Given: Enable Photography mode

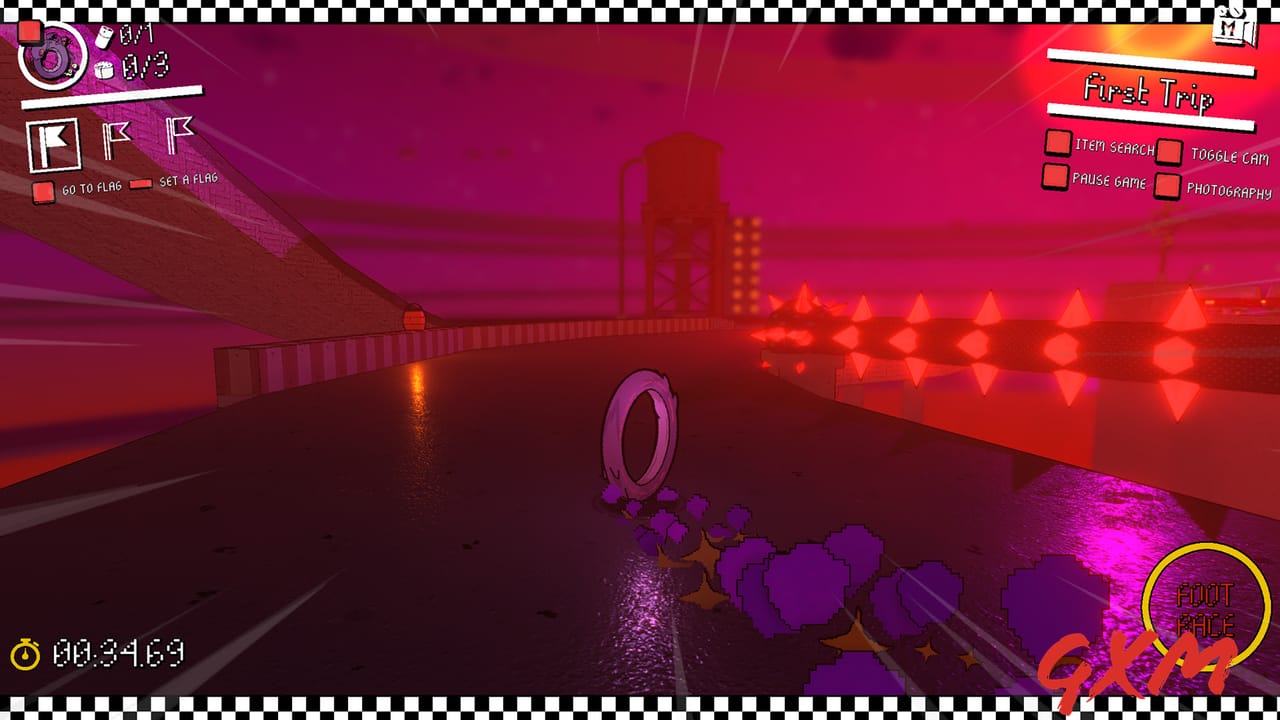Looking at the screenshot, I should tap(1166, 184).
